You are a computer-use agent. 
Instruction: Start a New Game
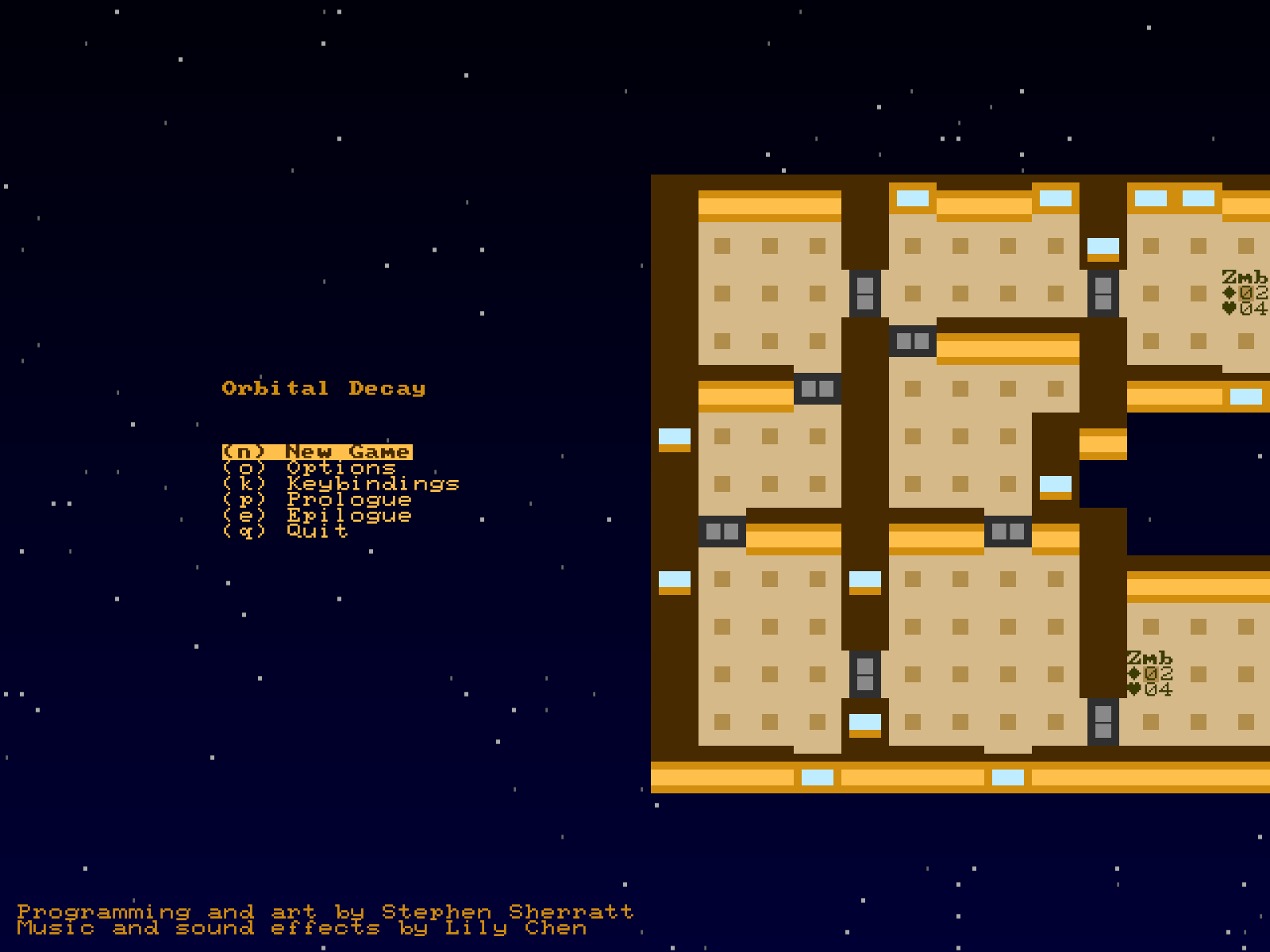[x=317, y=452]
